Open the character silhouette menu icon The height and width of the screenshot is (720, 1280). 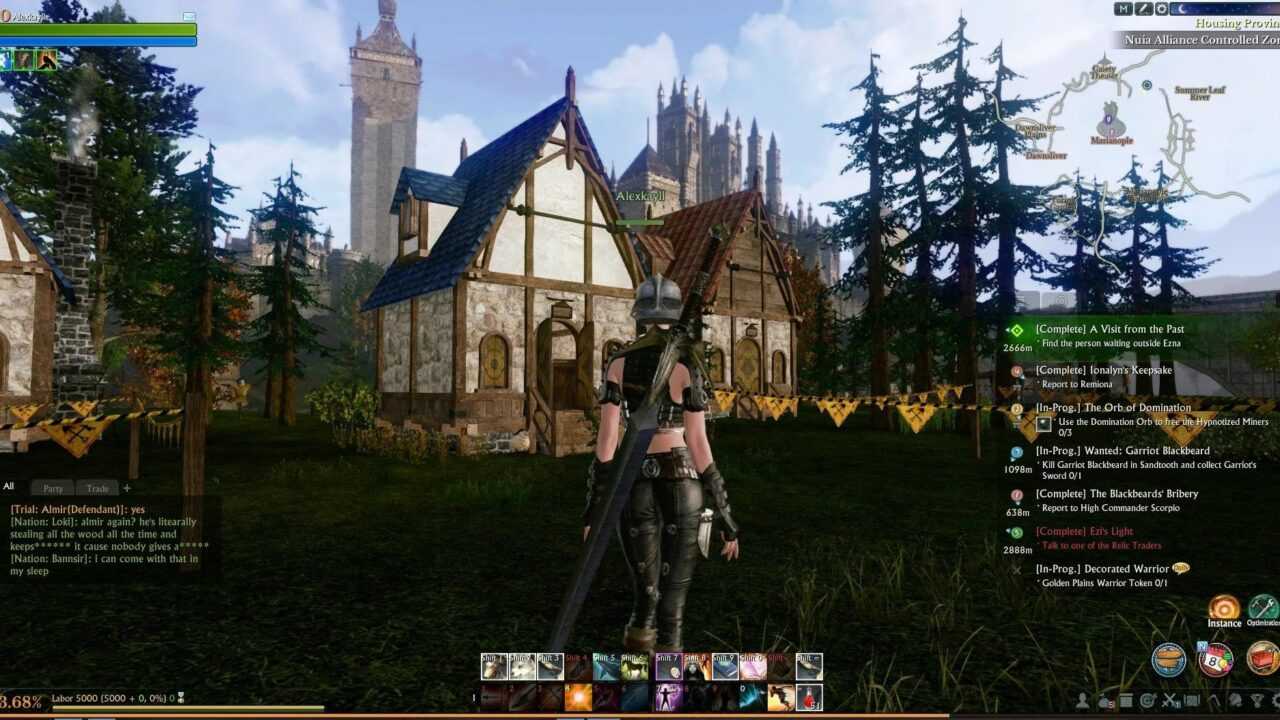pos(1084,700)
